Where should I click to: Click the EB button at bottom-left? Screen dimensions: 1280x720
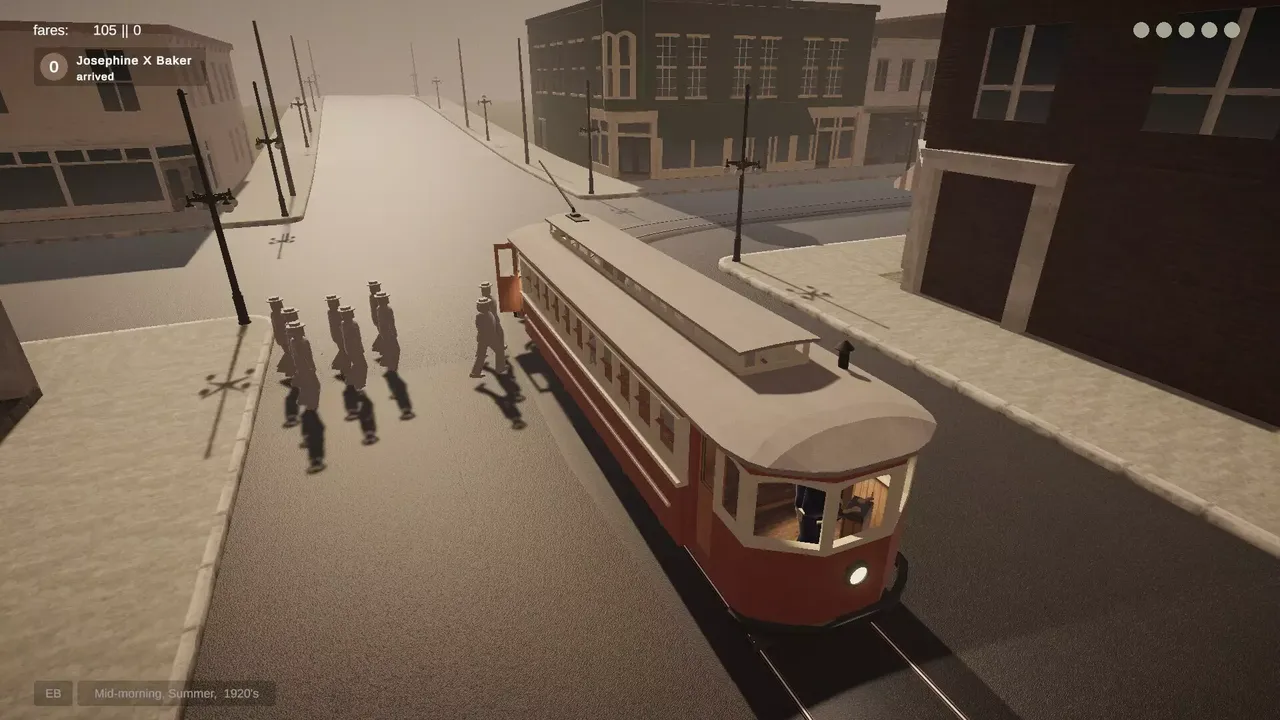53,693
